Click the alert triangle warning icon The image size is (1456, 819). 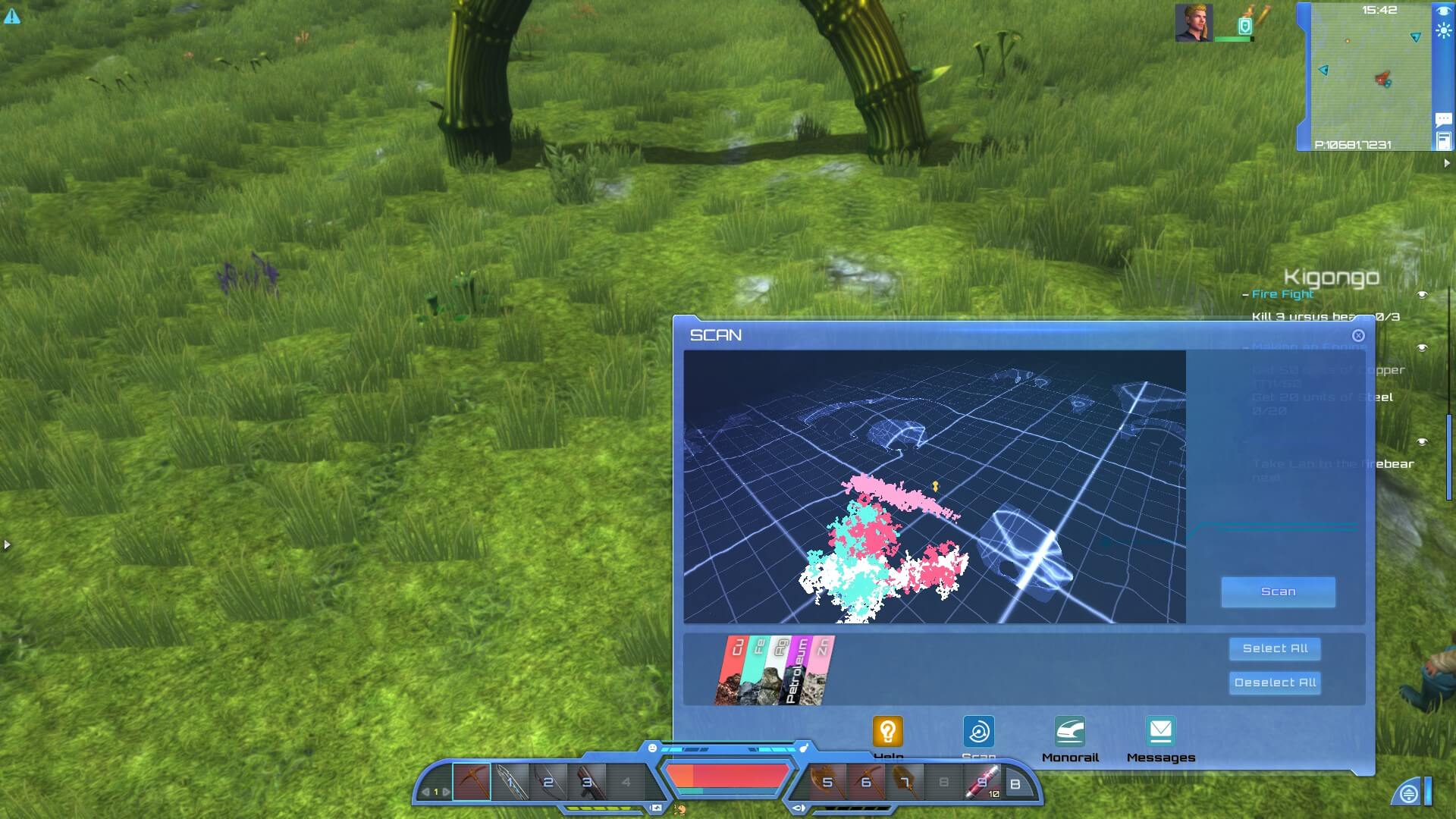(x=12, y=16)
